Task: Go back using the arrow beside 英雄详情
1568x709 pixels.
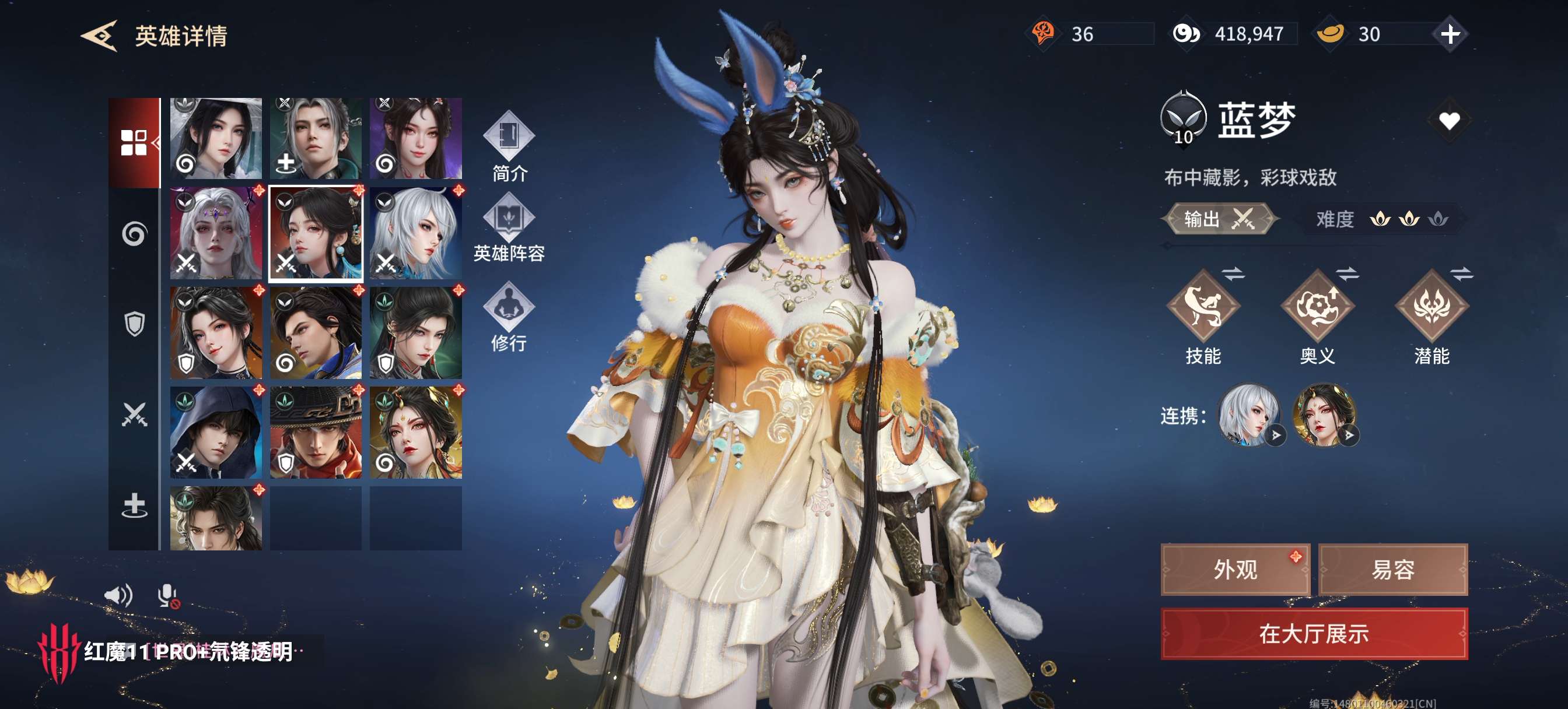Action: (x=100, y=36)
